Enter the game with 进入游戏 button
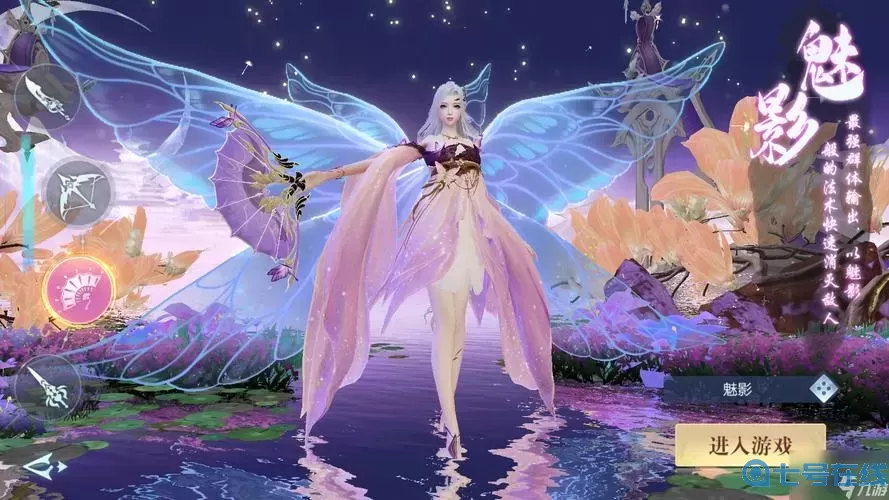 point(749,446)
